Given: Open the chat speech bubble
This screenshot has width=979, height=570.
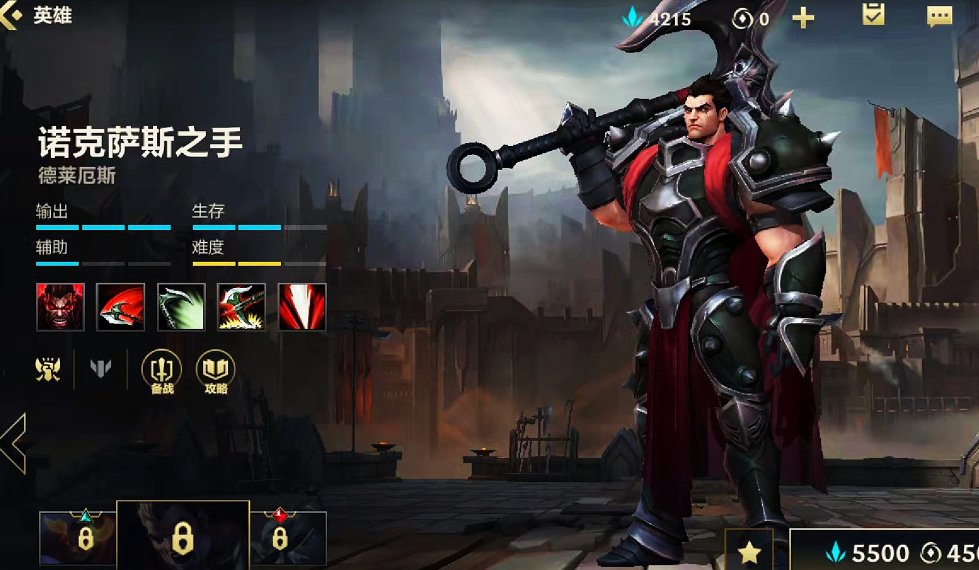Looking at the screenshot, I should 939,17.
